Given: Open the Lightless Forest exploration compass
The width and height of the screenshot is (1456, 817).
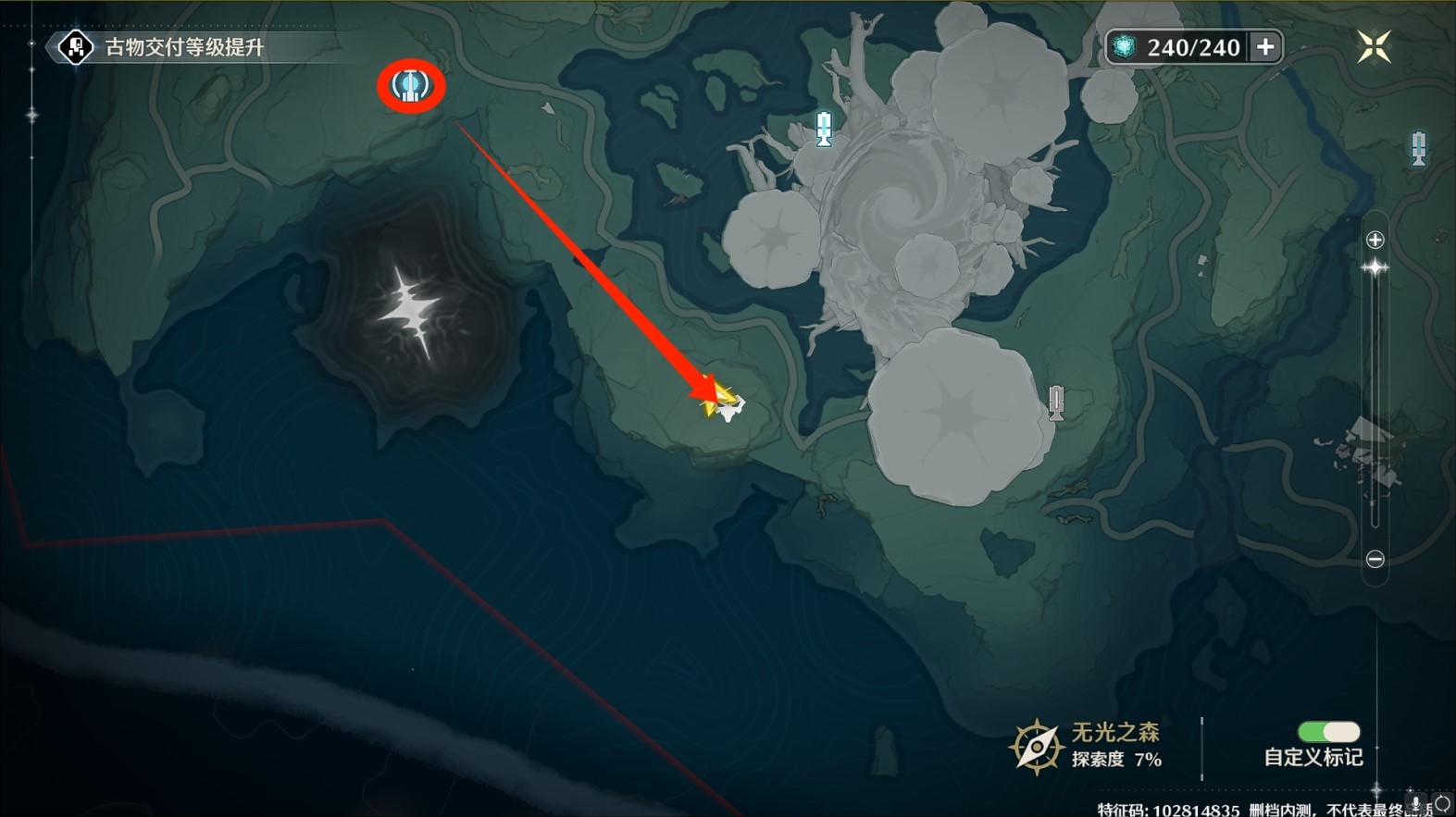Looking at the screenshot, I should point(1036,746).
